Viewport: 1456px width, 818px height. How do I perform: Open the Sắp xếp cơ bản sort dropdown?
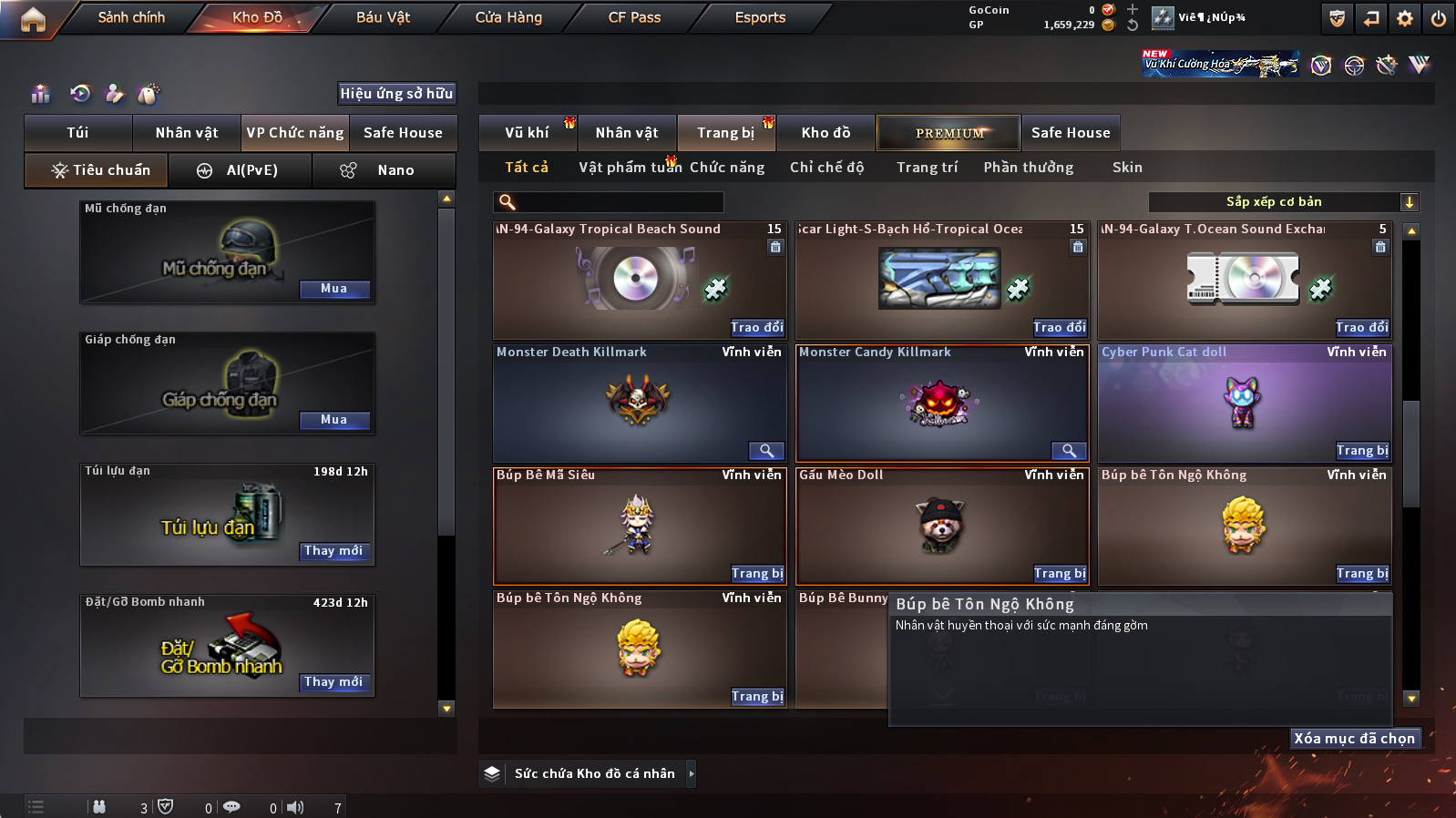tap(1284, 202)
